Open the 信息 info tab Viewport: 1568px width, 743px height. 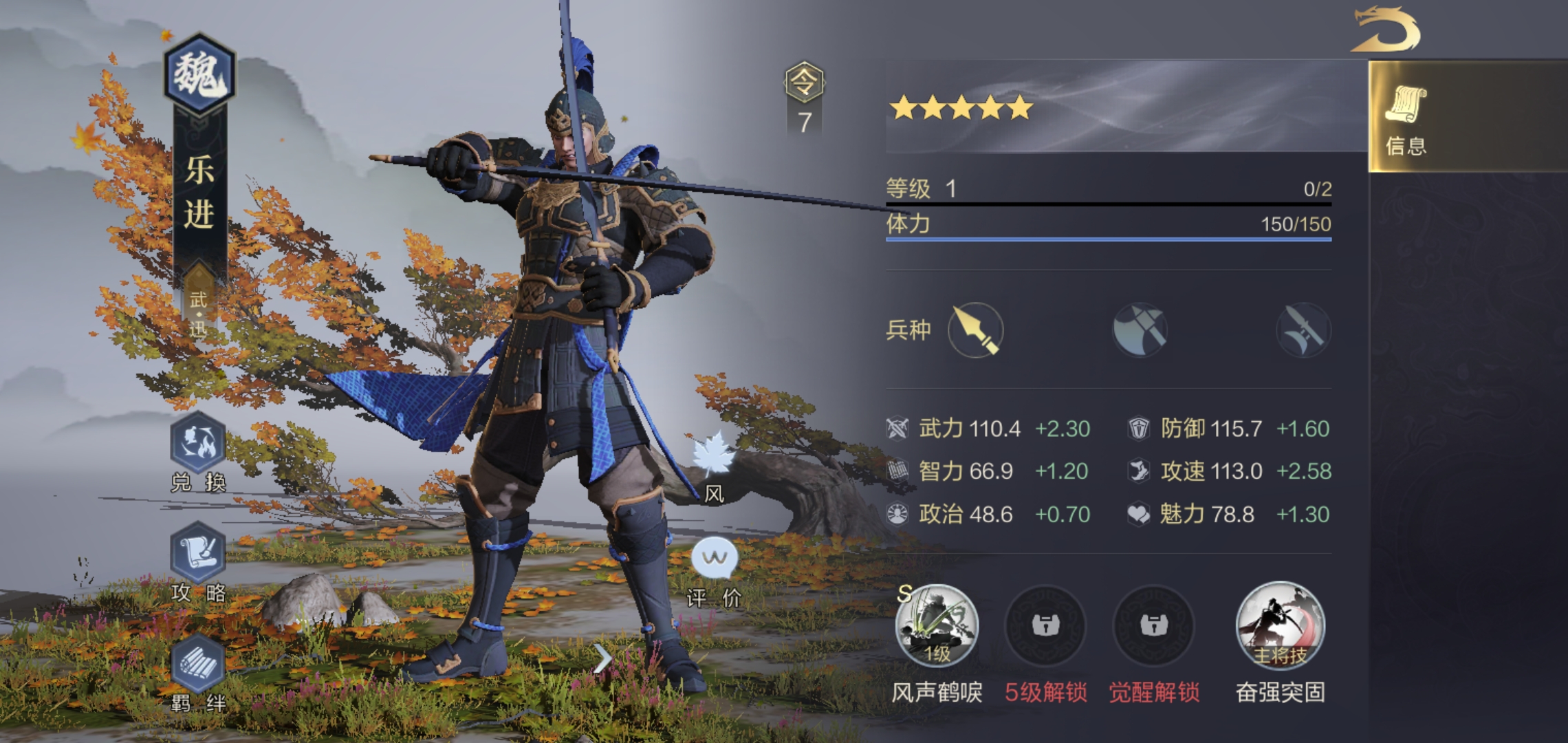[1406, 117]
